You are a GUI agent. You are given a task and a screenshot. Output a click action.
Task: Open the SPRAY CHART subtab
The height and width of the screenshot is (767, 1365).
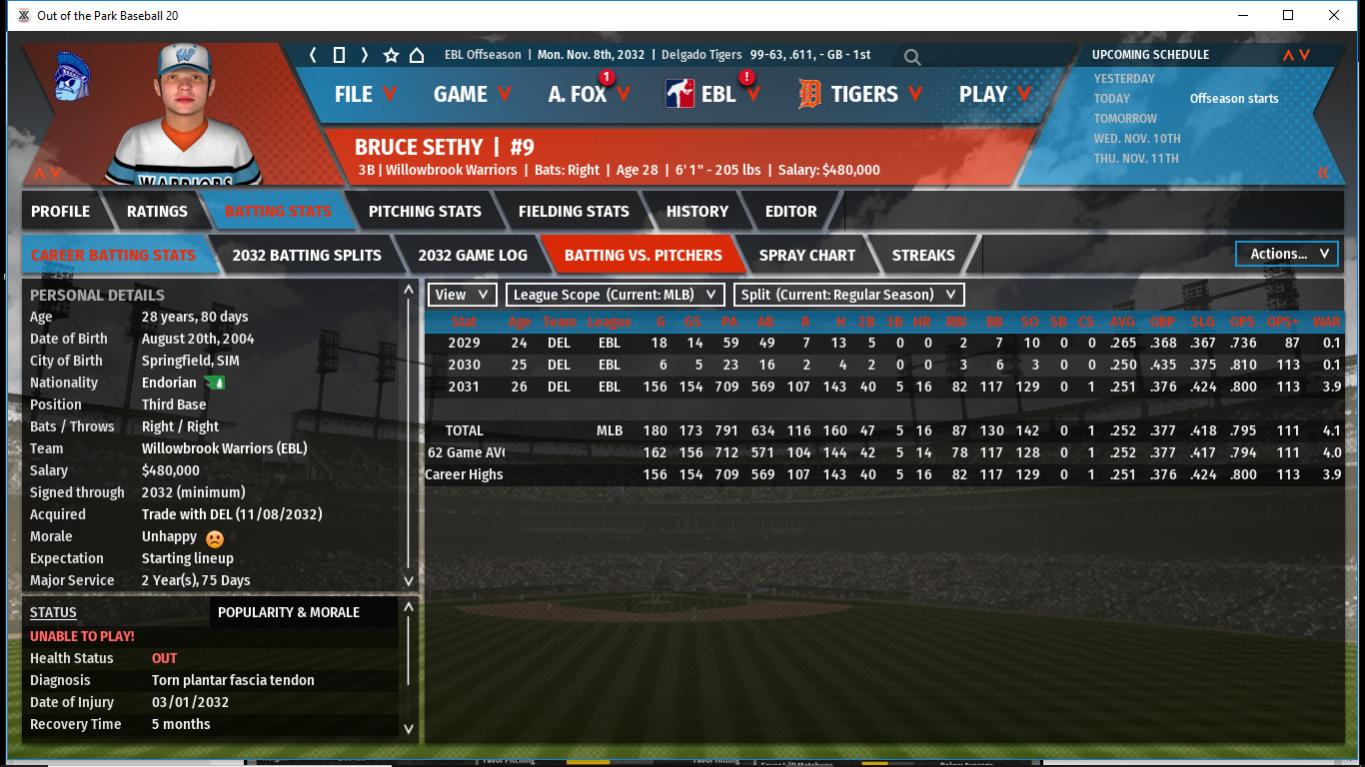[807, 255]
